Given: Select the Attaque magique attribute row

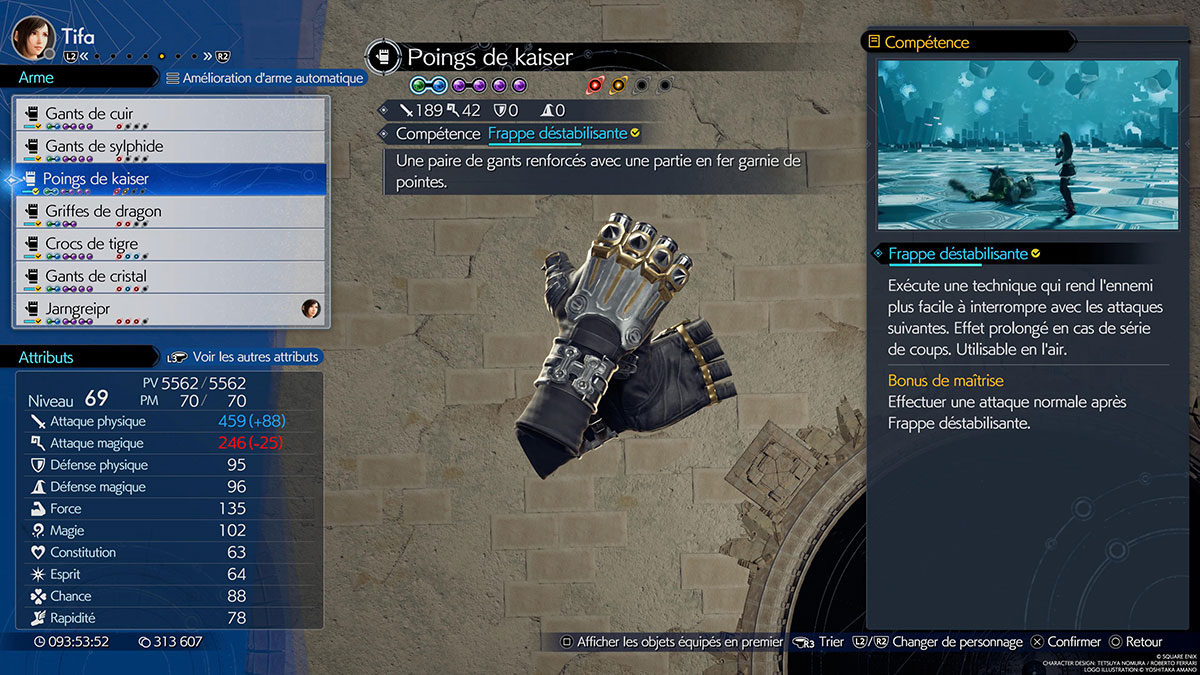Looking at the screenshot, I should pos(170,443).
